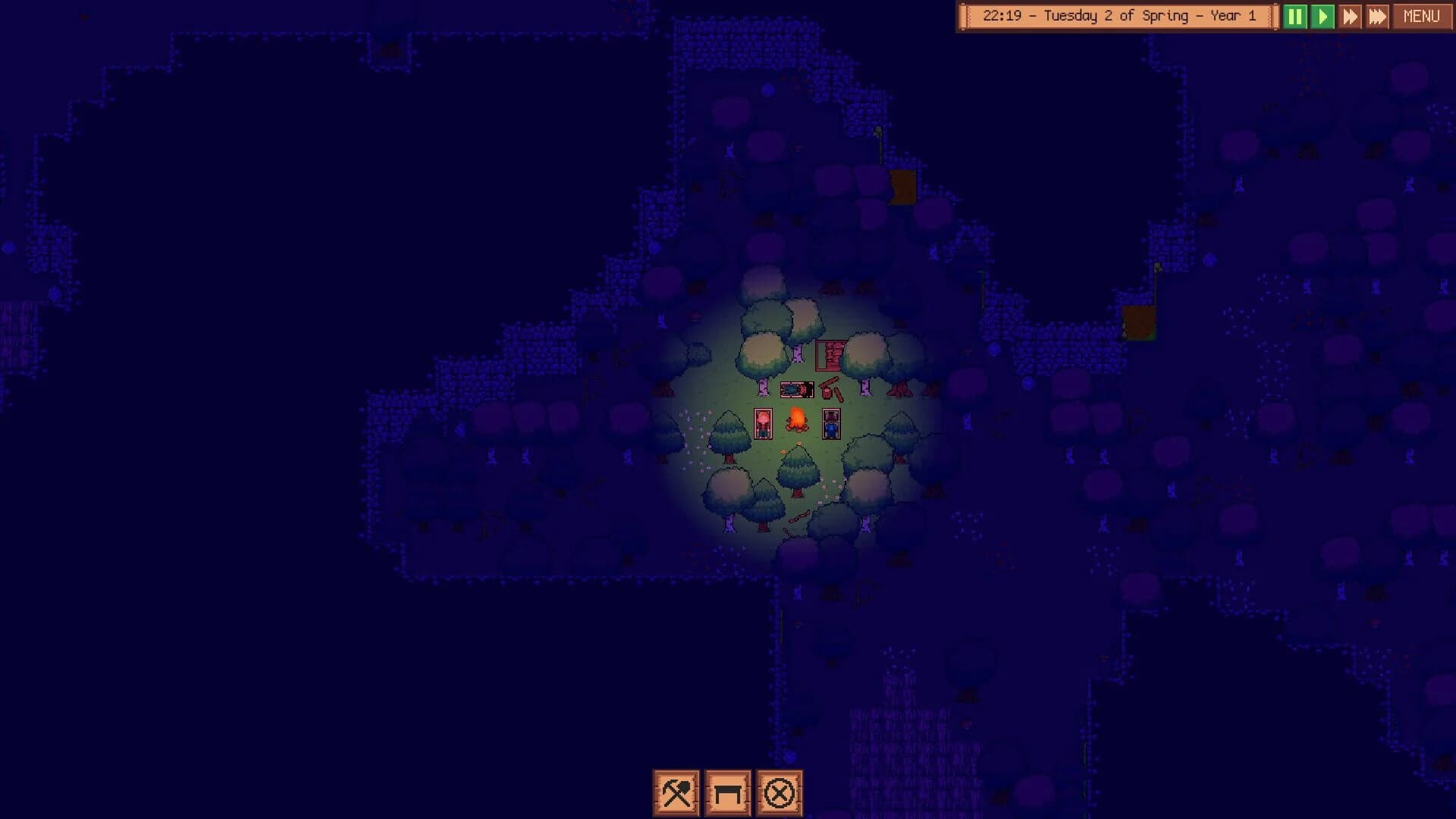This screenshot has height=819, width=1456.
Task: Pause the game simulation
Action: tap(1298, 16)
